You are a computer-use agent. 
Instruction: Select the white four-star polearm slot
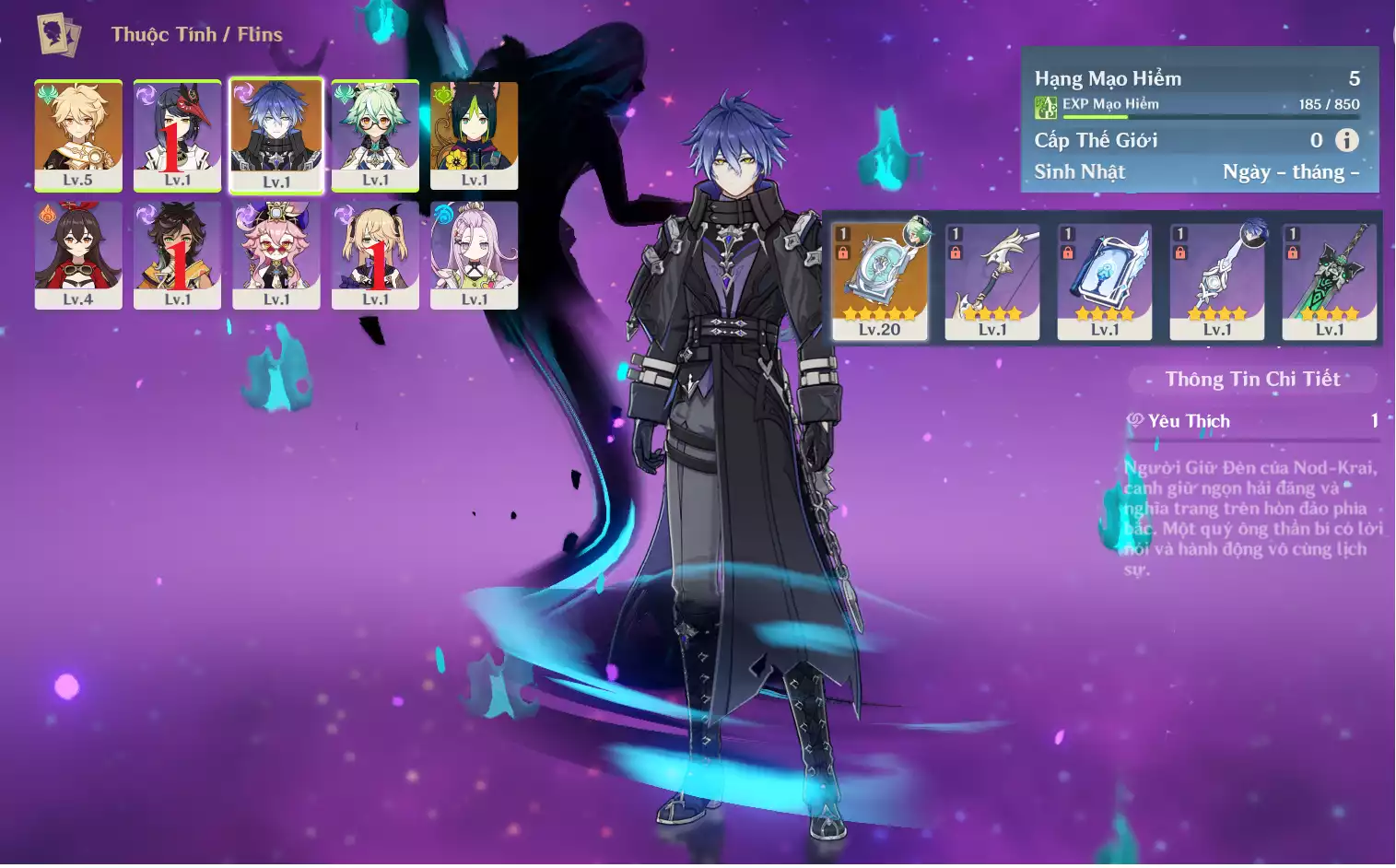coord(1217,280)
